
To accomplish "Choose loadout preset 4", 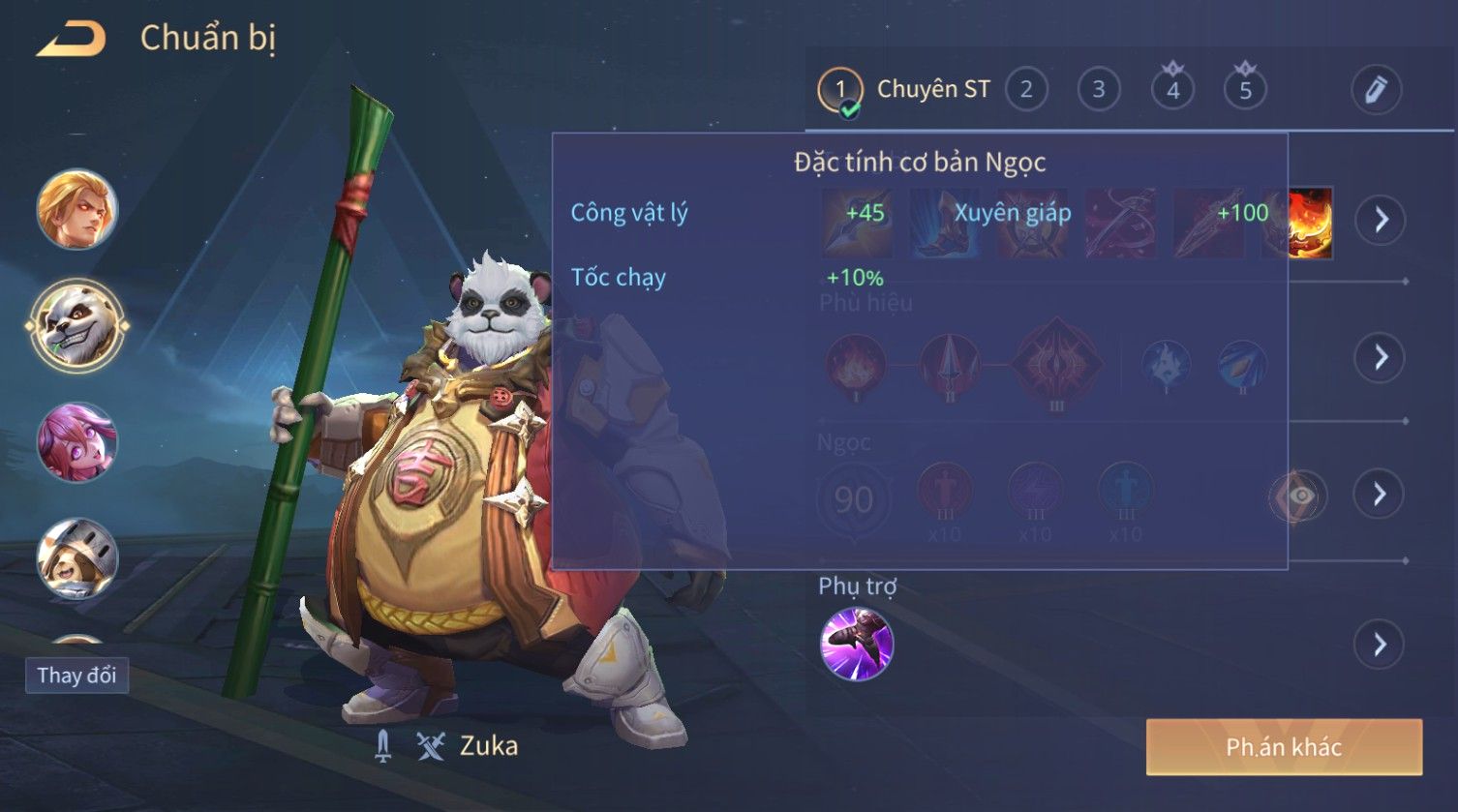I will (1172, 90).
